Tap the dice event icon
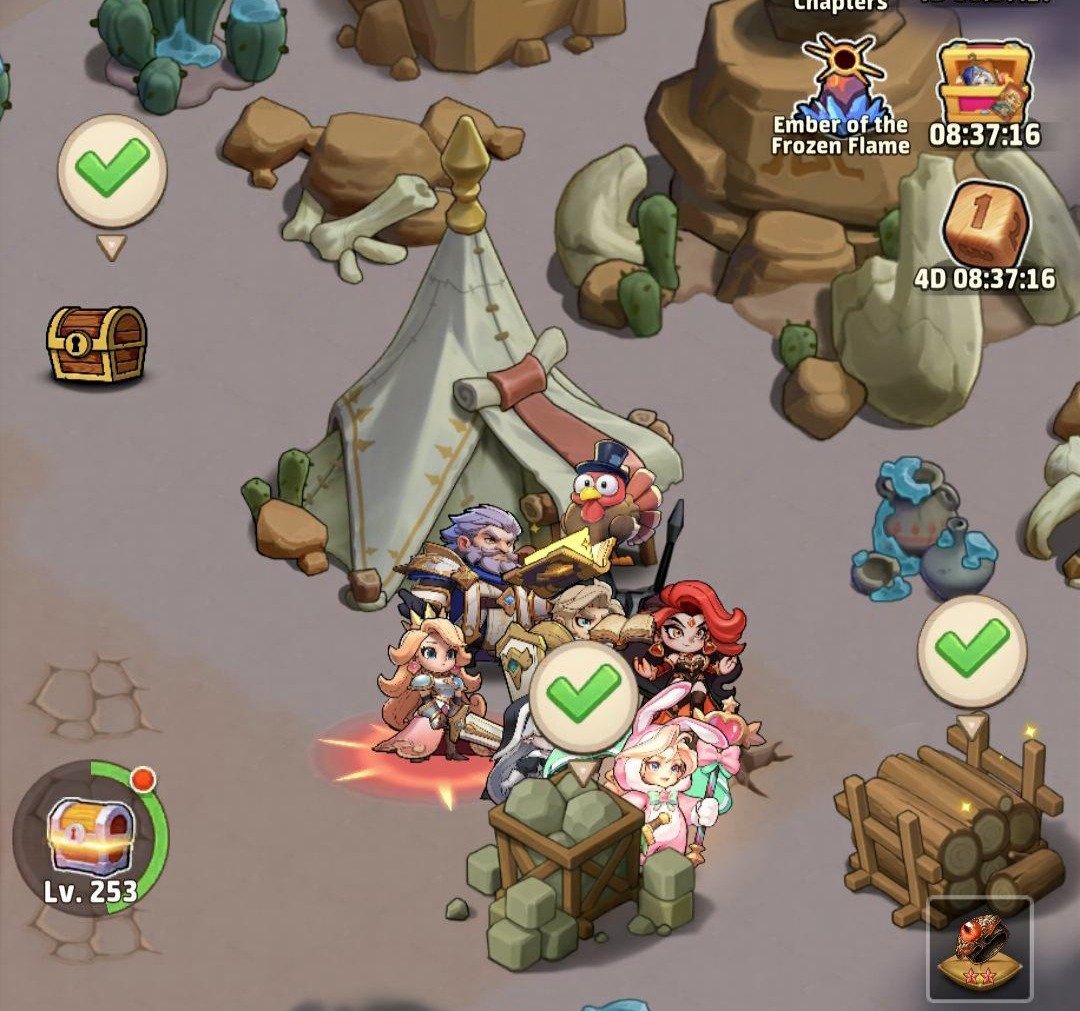This screenshot has height=1011, width=1080. click(984, 225)
